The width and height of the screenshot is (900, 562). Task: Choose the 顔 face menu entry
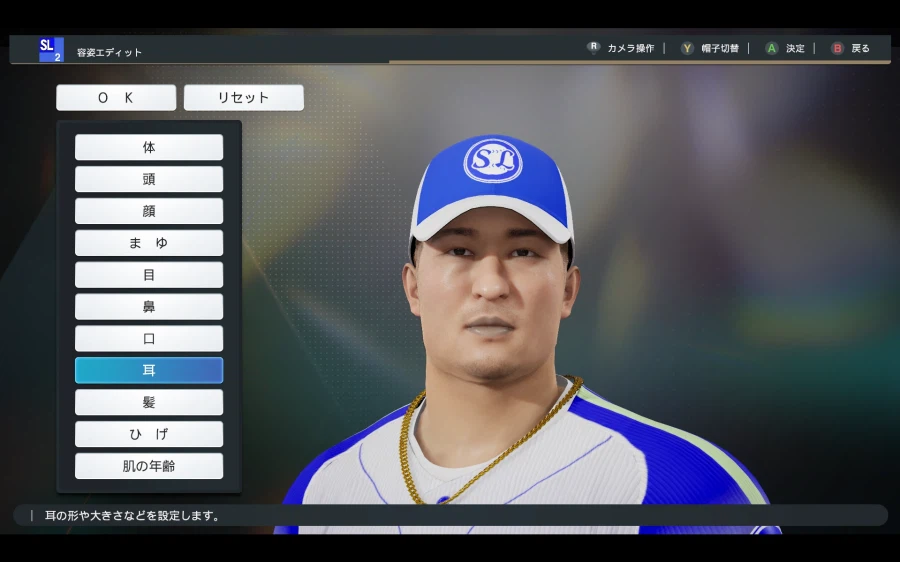click(x=149, y=211)
